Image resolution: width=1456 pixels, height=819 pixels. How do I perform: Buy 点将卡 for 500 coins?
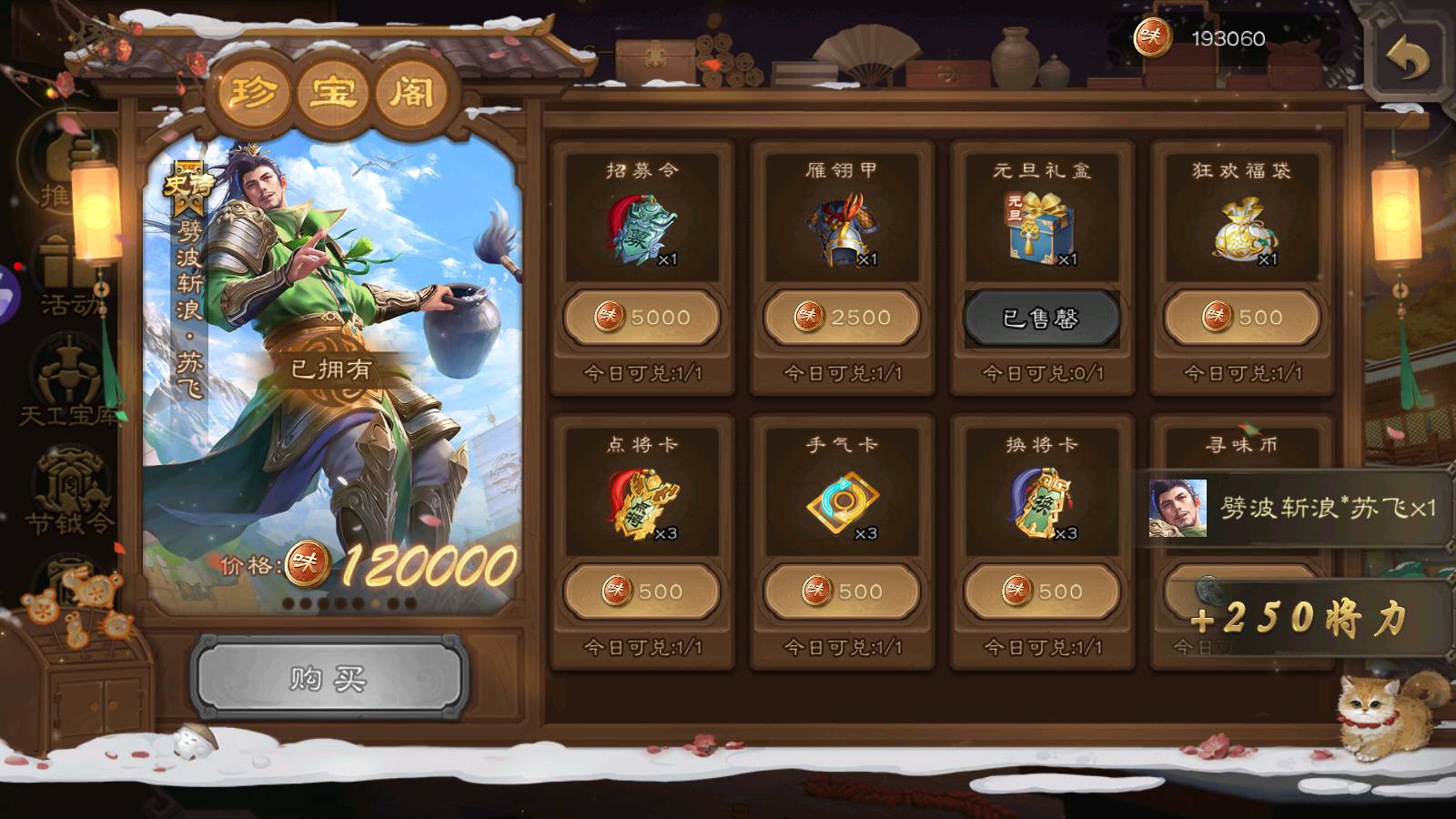642,591
